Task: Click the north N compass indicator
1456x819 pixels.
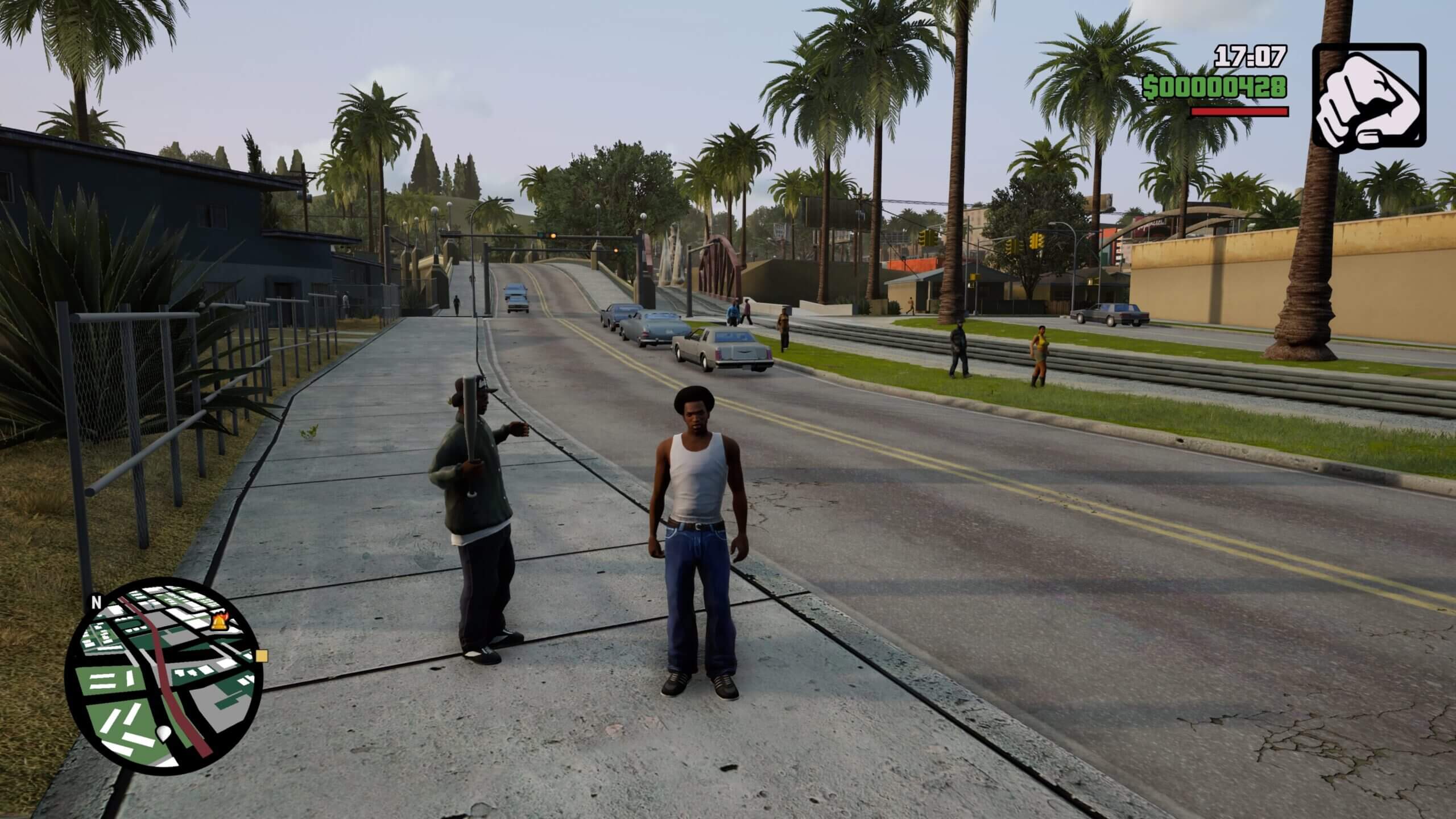Action: 96,602
